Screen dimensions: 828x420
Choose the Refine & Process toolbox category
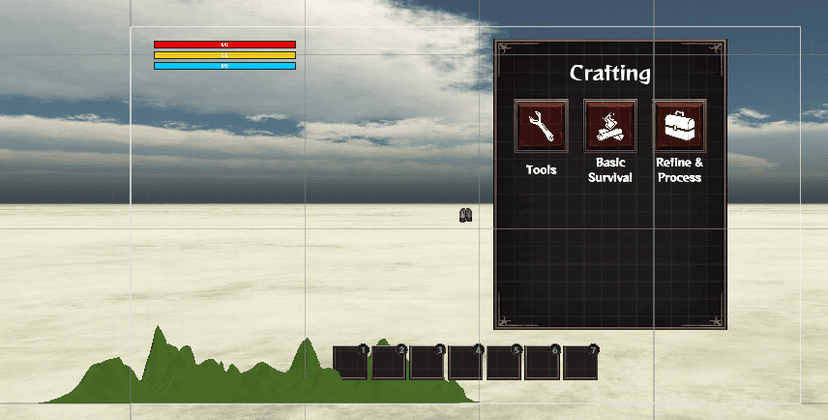click(679, 126)
